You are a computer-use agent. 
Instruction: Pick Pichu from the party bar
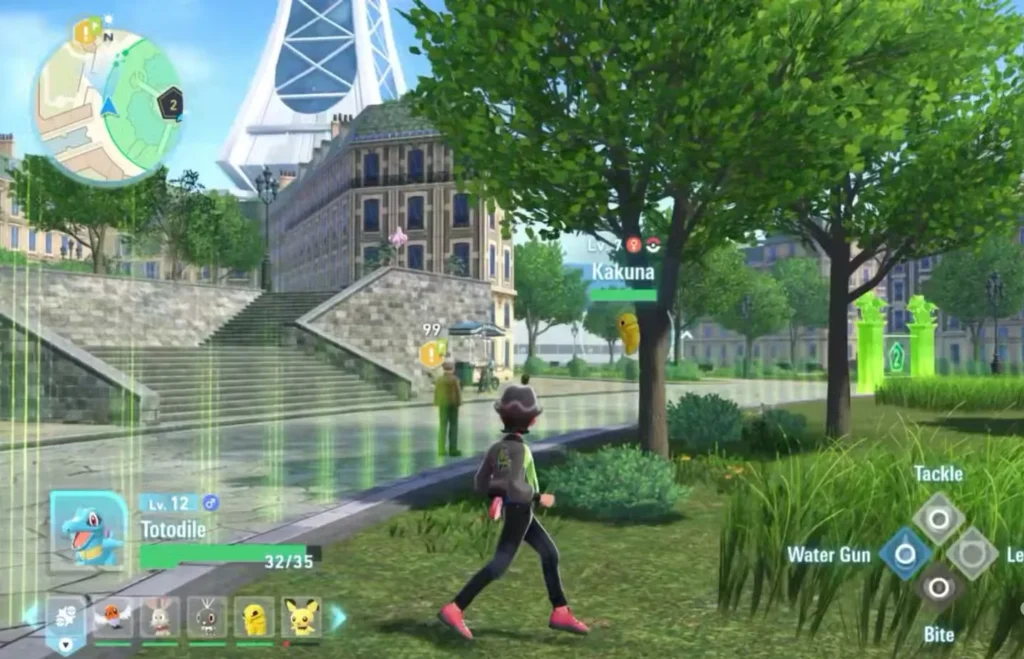(301, 617)
